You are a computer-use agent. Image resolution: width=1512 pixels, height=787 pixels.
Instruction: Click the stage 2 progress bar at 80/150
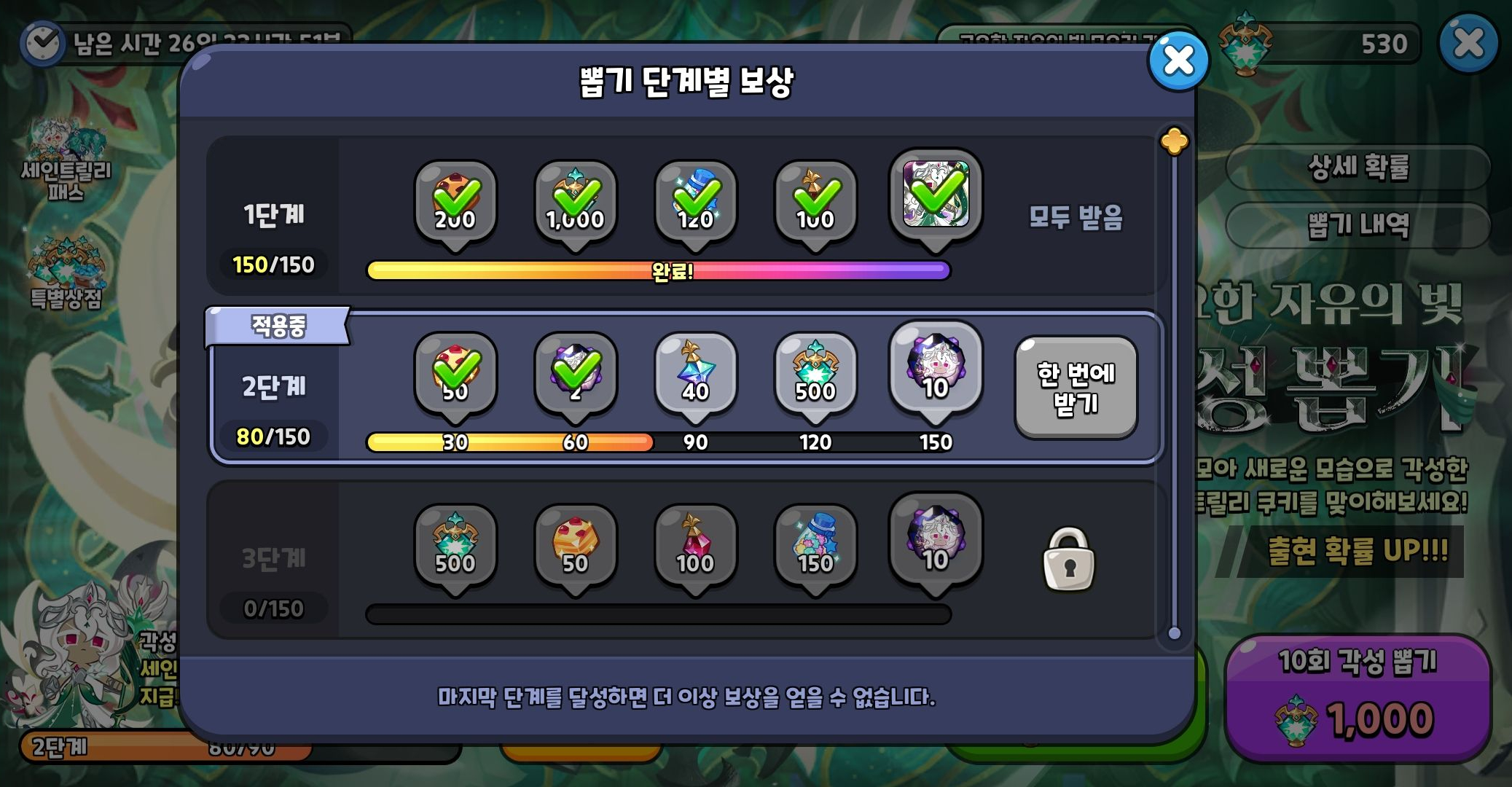click(x=656, y=441)
